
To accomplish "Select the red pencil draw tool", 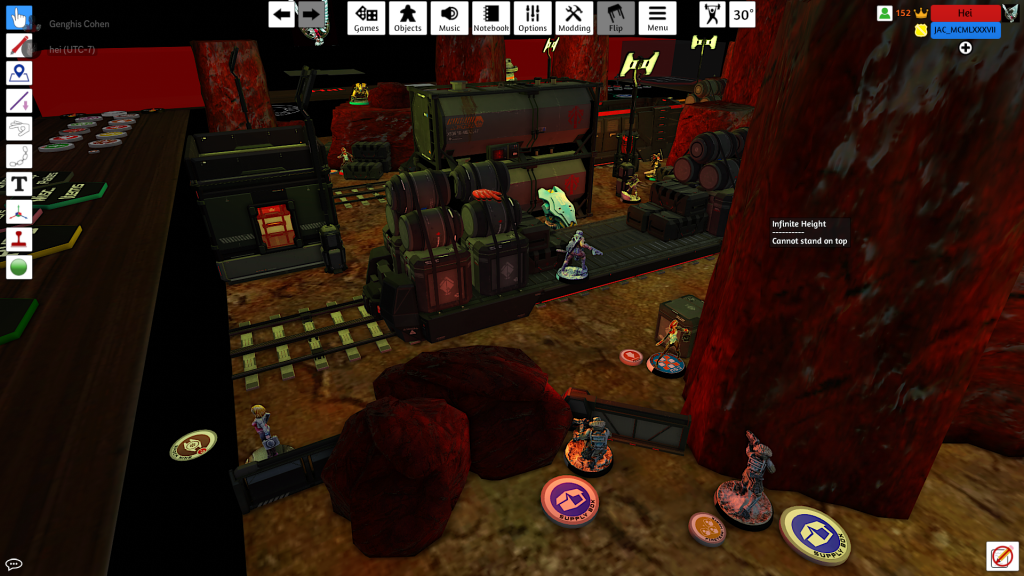I will [19, 45].
